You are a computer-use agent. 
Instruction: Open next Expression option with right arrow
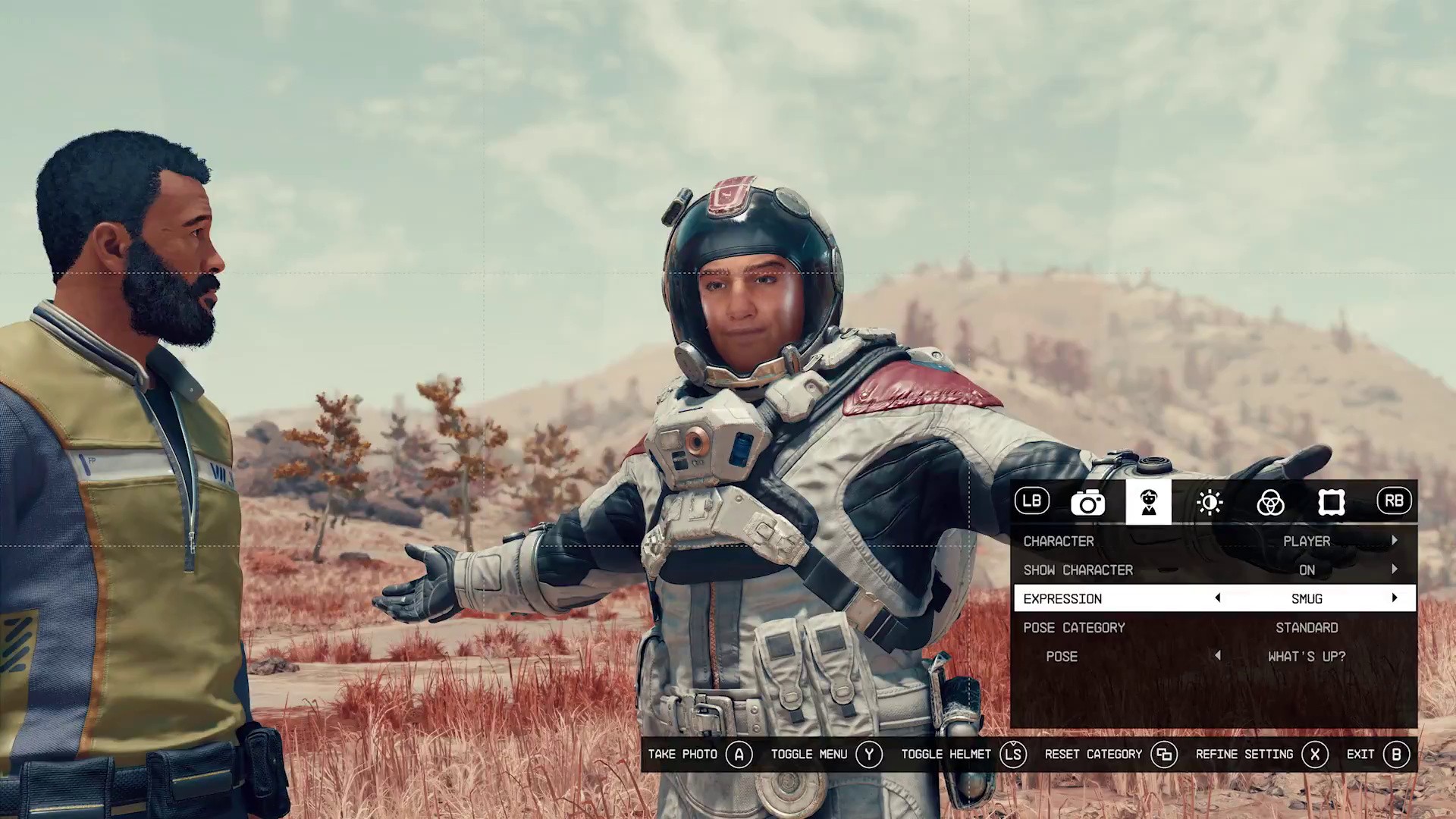(1395, 598)
